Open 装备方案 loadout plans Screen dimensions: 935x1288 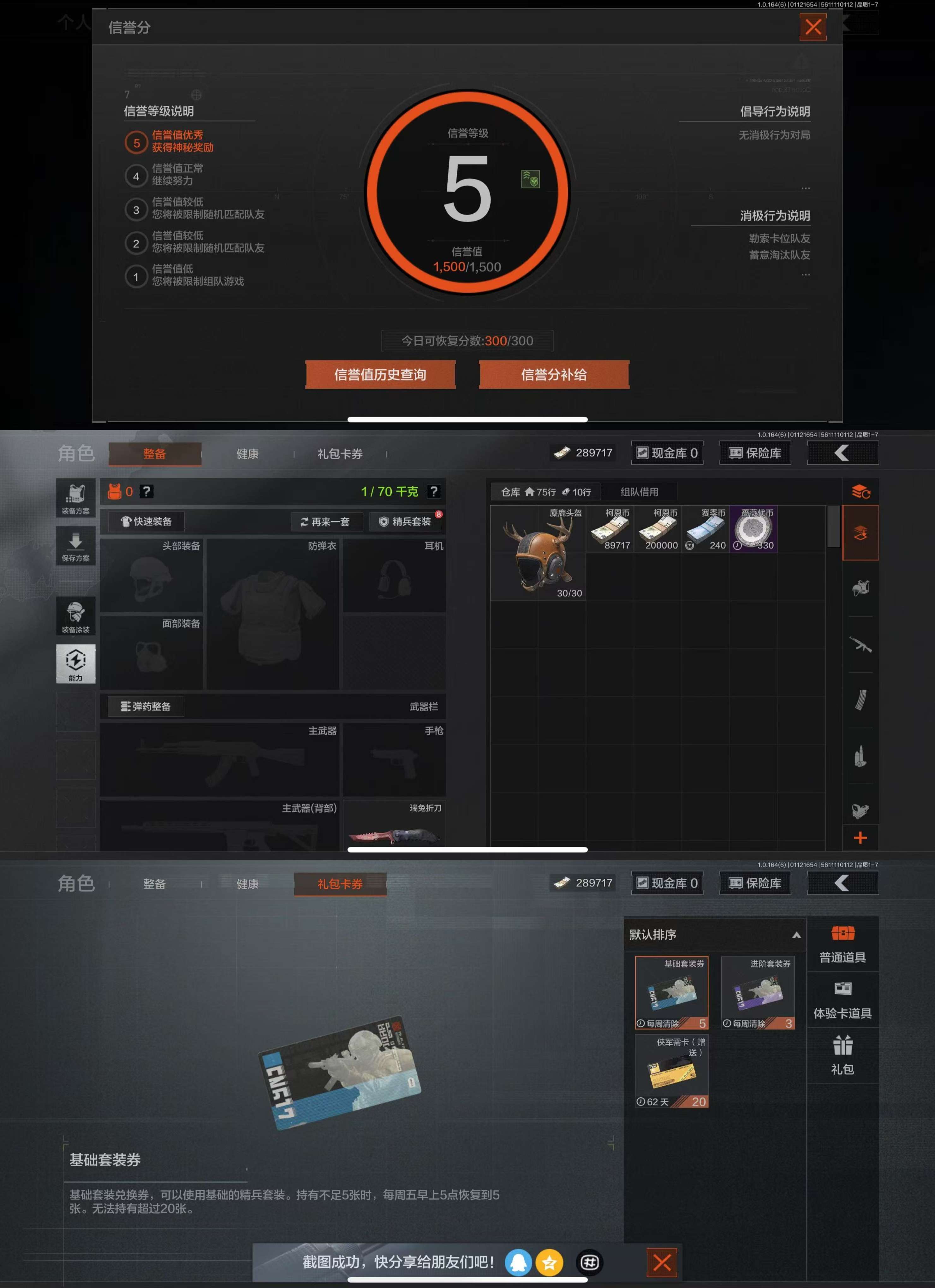coord(75,498)
